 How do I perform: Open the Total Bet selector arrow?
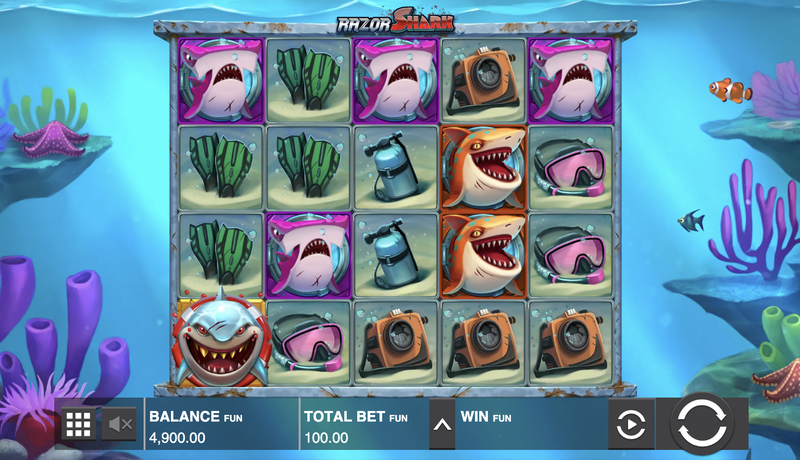(x=442, y=424)
